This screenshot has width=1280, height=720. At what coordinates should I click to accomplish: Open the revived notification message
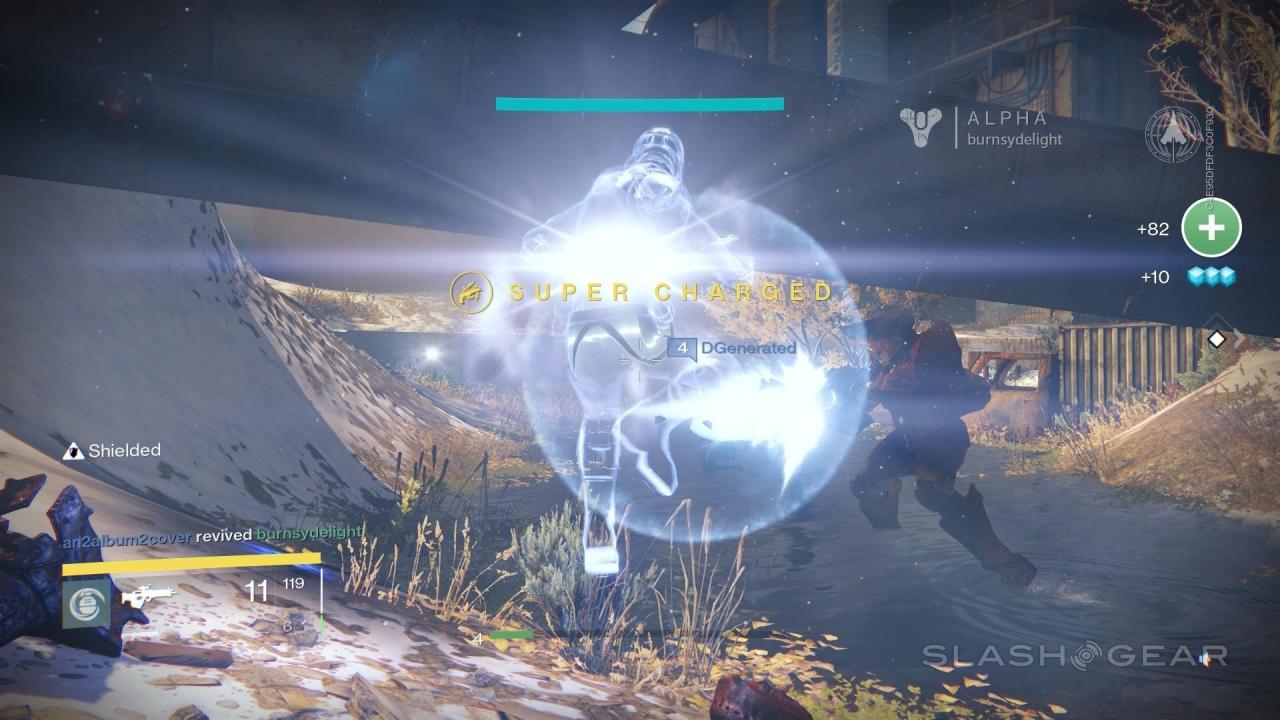[224, 536]
